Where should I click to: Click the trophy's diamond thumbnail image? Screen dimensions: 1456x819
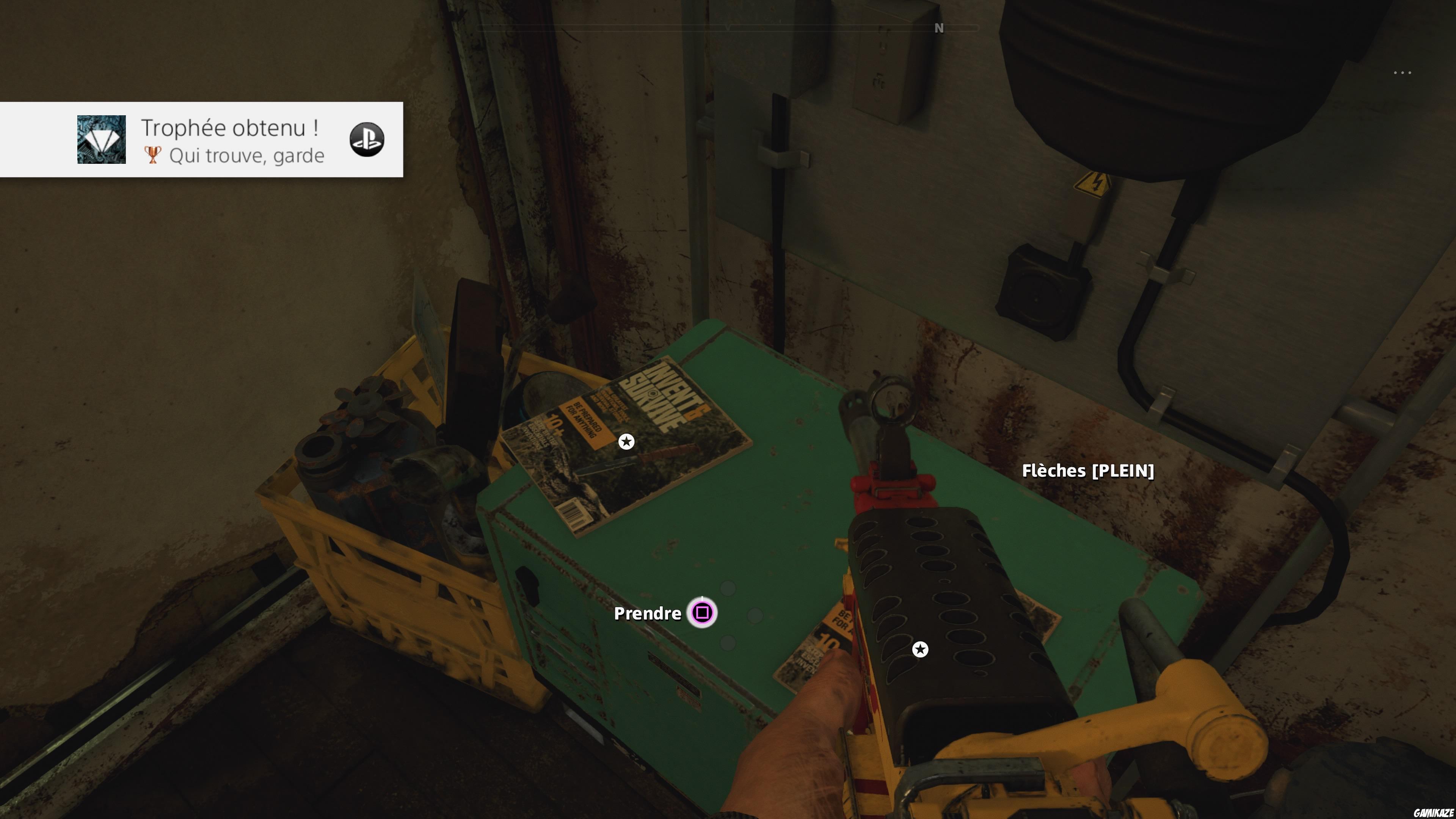click(x=102, y=140)
